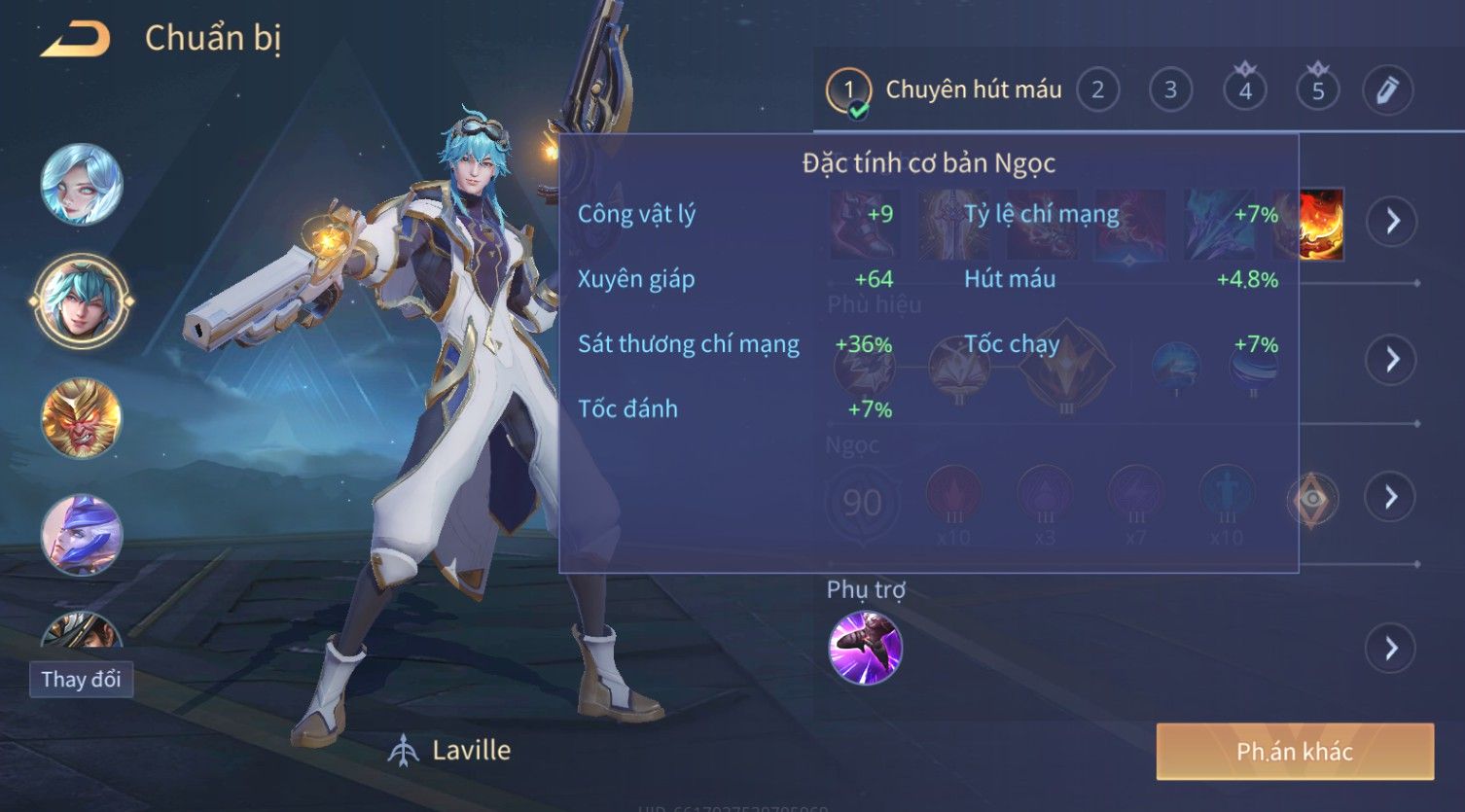
Task: Open the Ngọc section arrow
Action: (1391, 497)
